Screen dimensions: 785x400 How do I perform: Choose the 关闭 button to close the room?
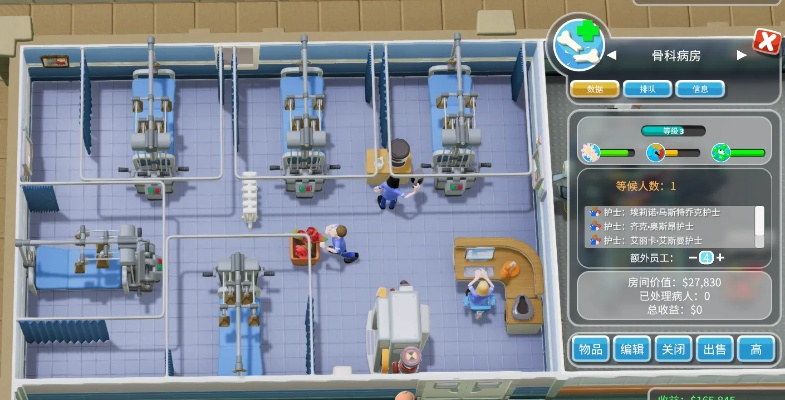672,349
